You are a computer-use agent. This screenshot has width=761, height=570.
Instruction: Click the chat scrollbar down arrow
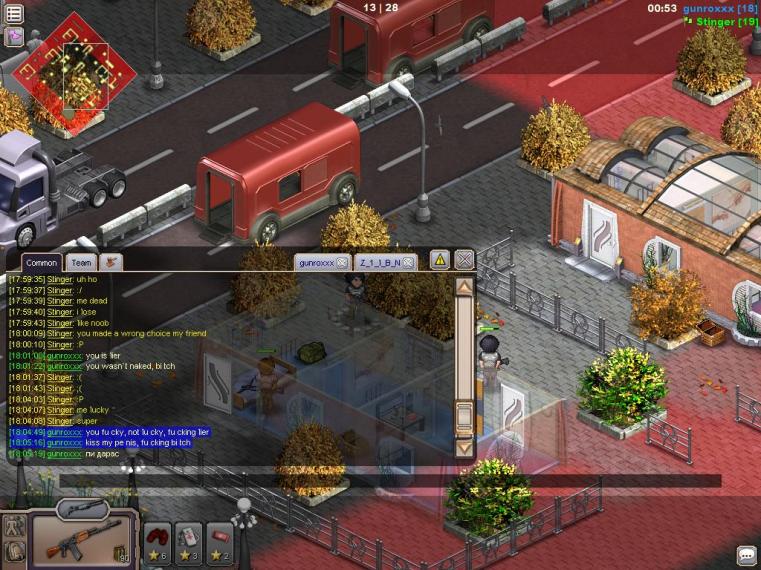click(464, 448)
